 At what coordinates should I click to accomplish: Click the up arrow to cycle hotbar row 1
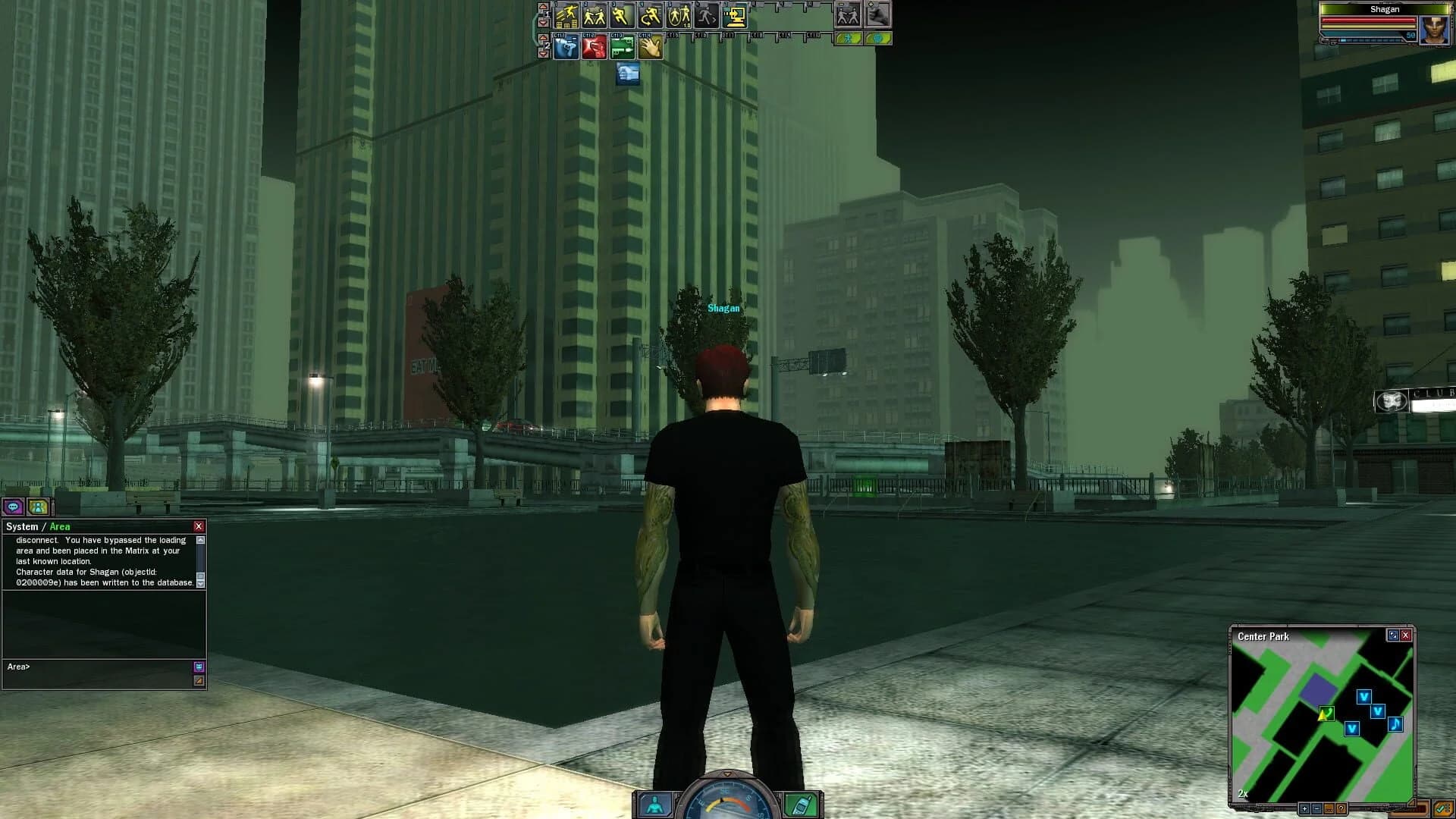[543, 8]
